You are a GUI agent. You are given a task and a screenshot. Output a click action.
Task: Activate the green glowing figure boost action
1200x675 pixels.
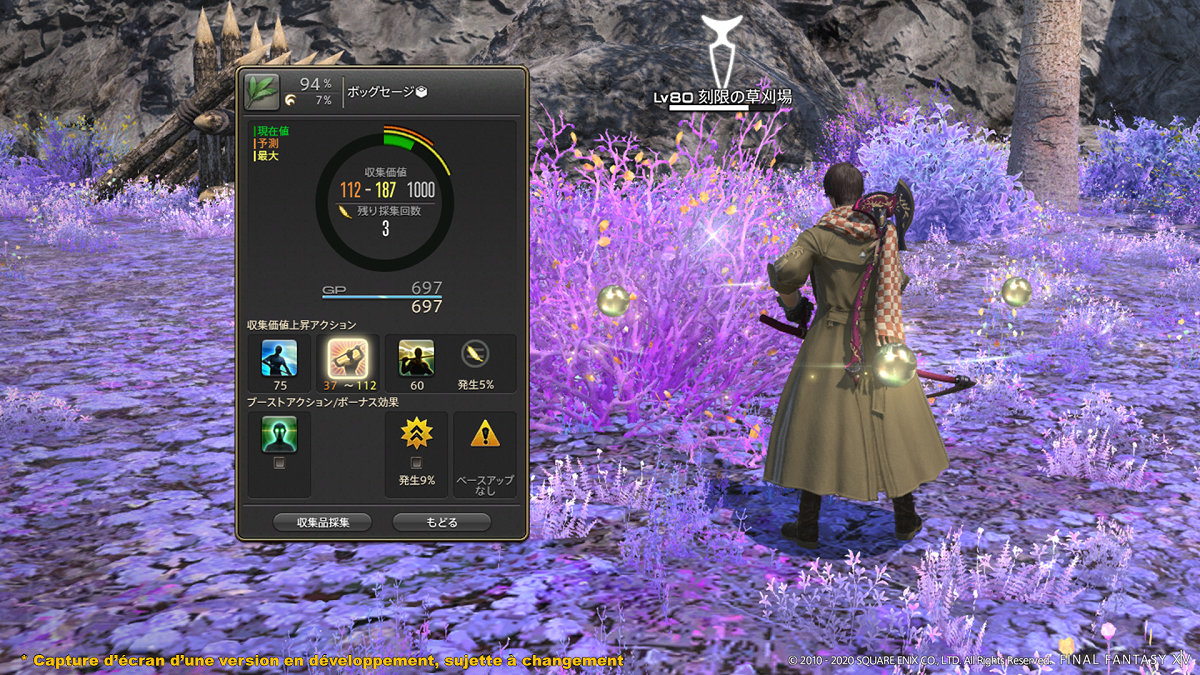(x=279, y=434)
